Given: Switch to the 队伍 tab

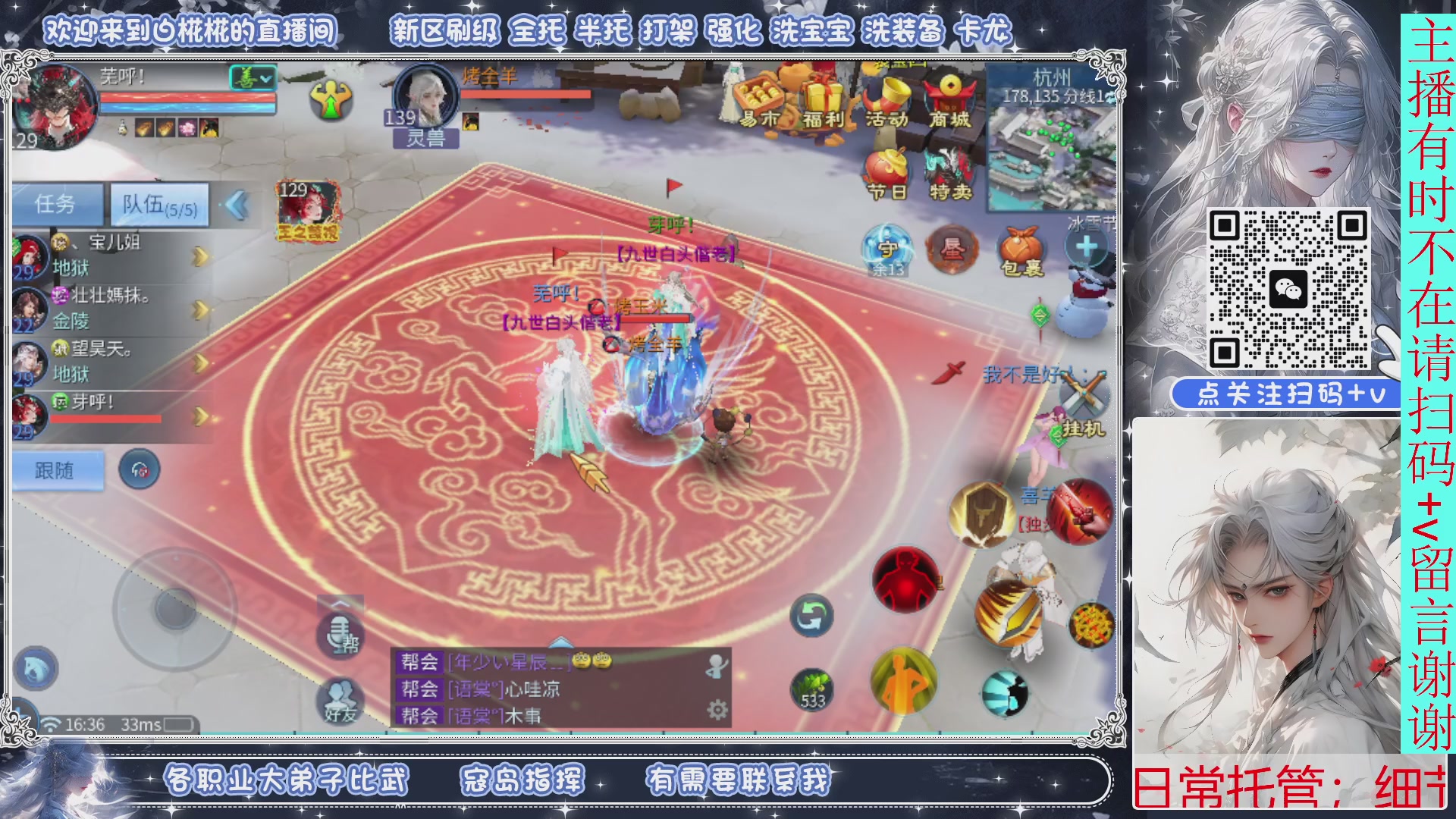Looking at the screenshot, I should click(x=155, y=205).
